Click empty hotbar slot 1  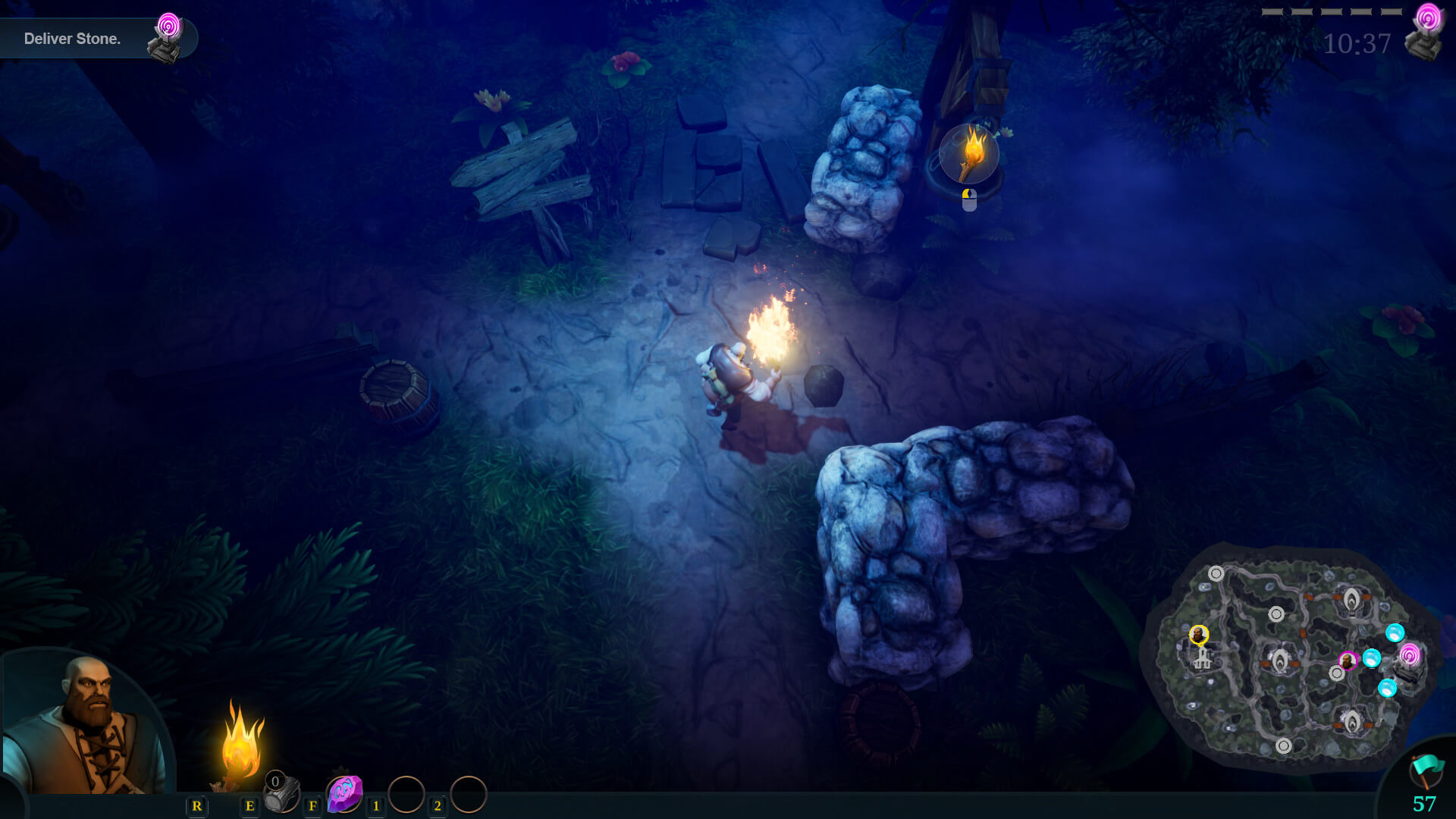408,793
